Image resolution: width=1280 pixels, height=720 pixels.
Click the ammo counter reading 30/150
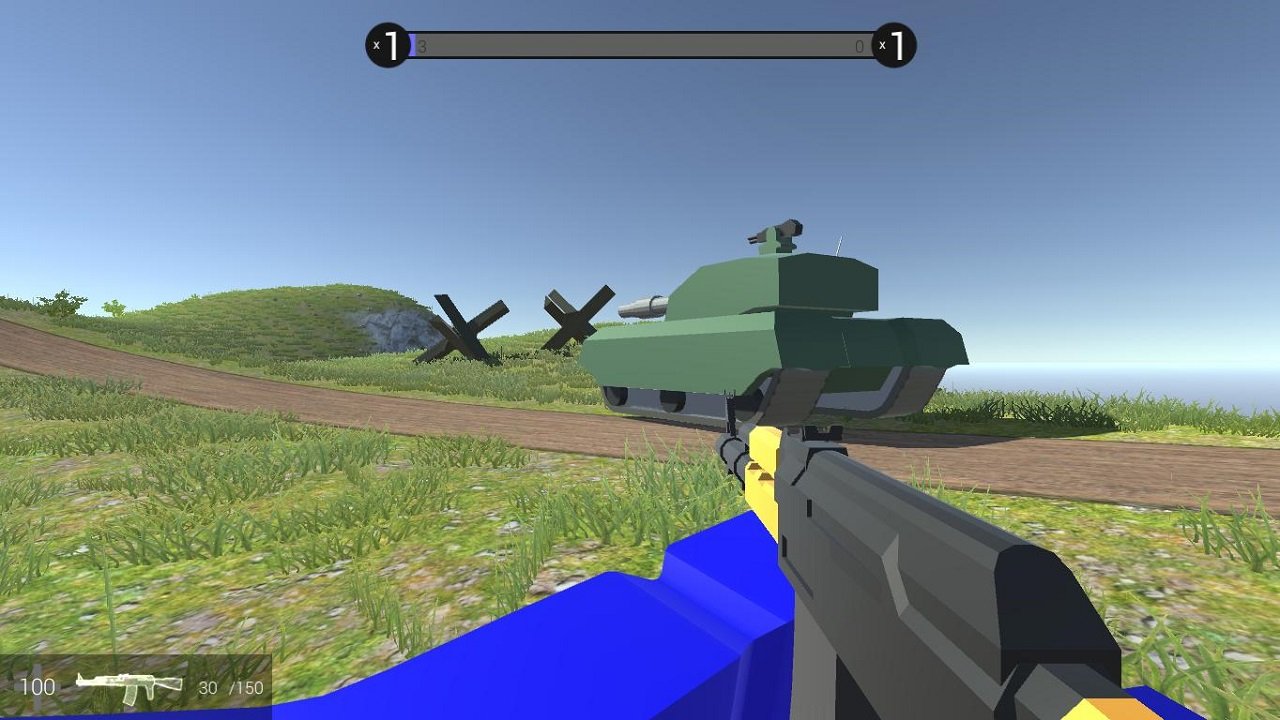pyautogui.click(x=231, y=687)
